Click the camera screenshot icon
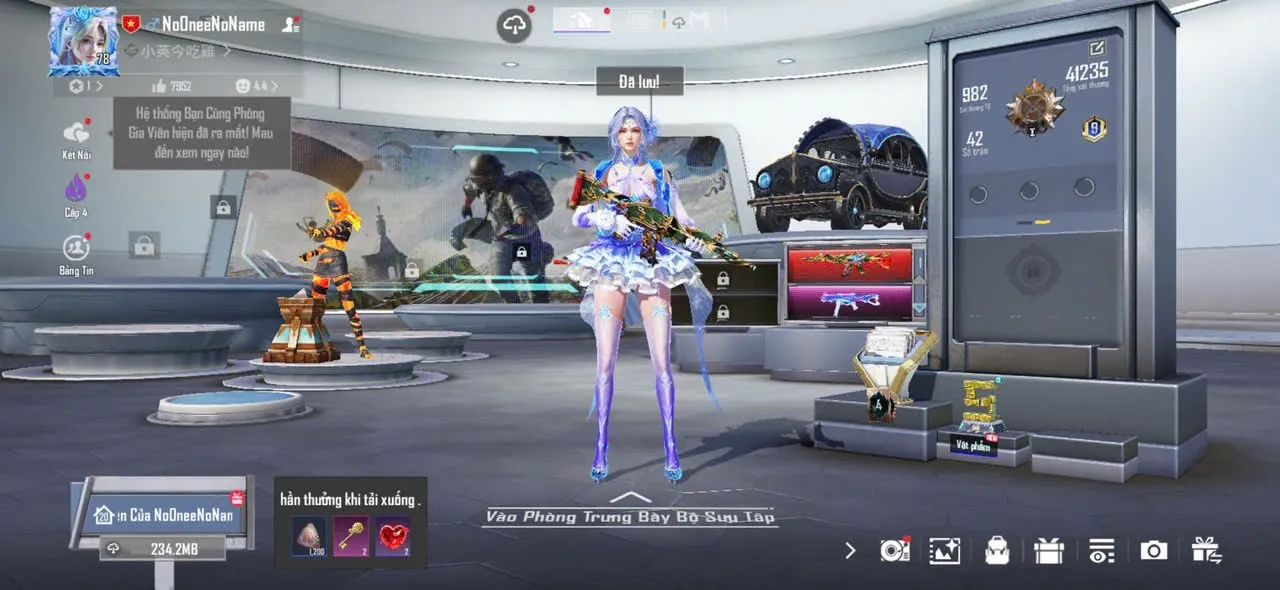This screenshot has width=1280, height=590. pos(1154,550)
